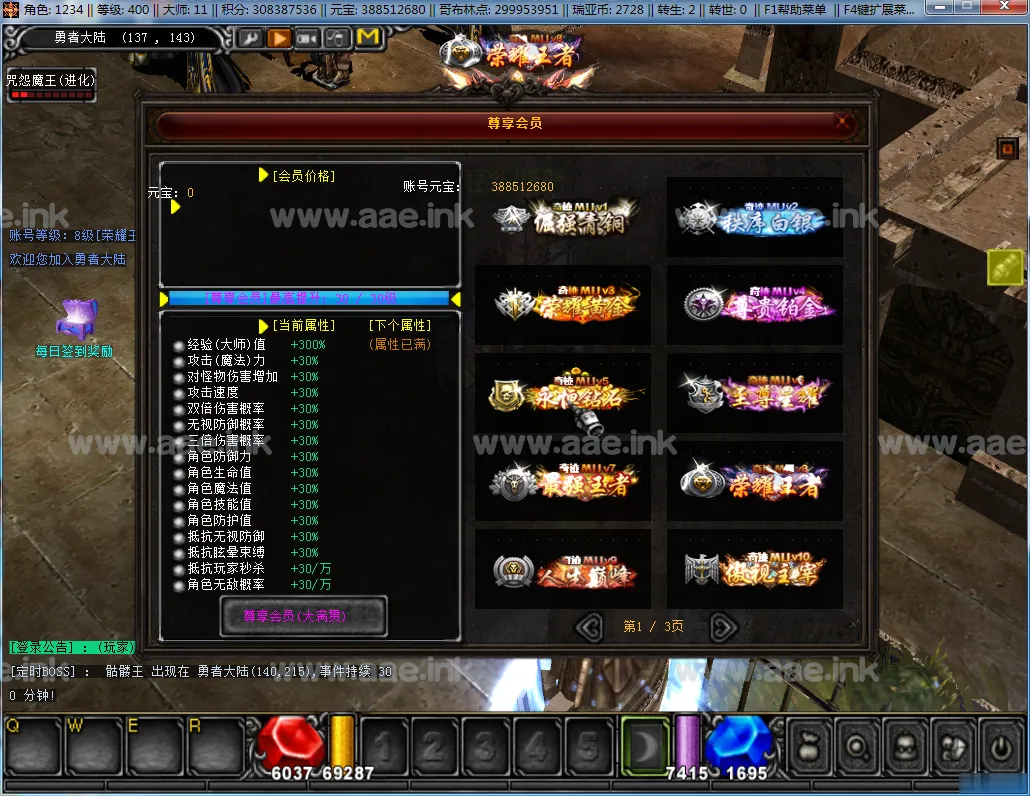
Task: Go to the next membership page
Action: [x=723, y=627]
